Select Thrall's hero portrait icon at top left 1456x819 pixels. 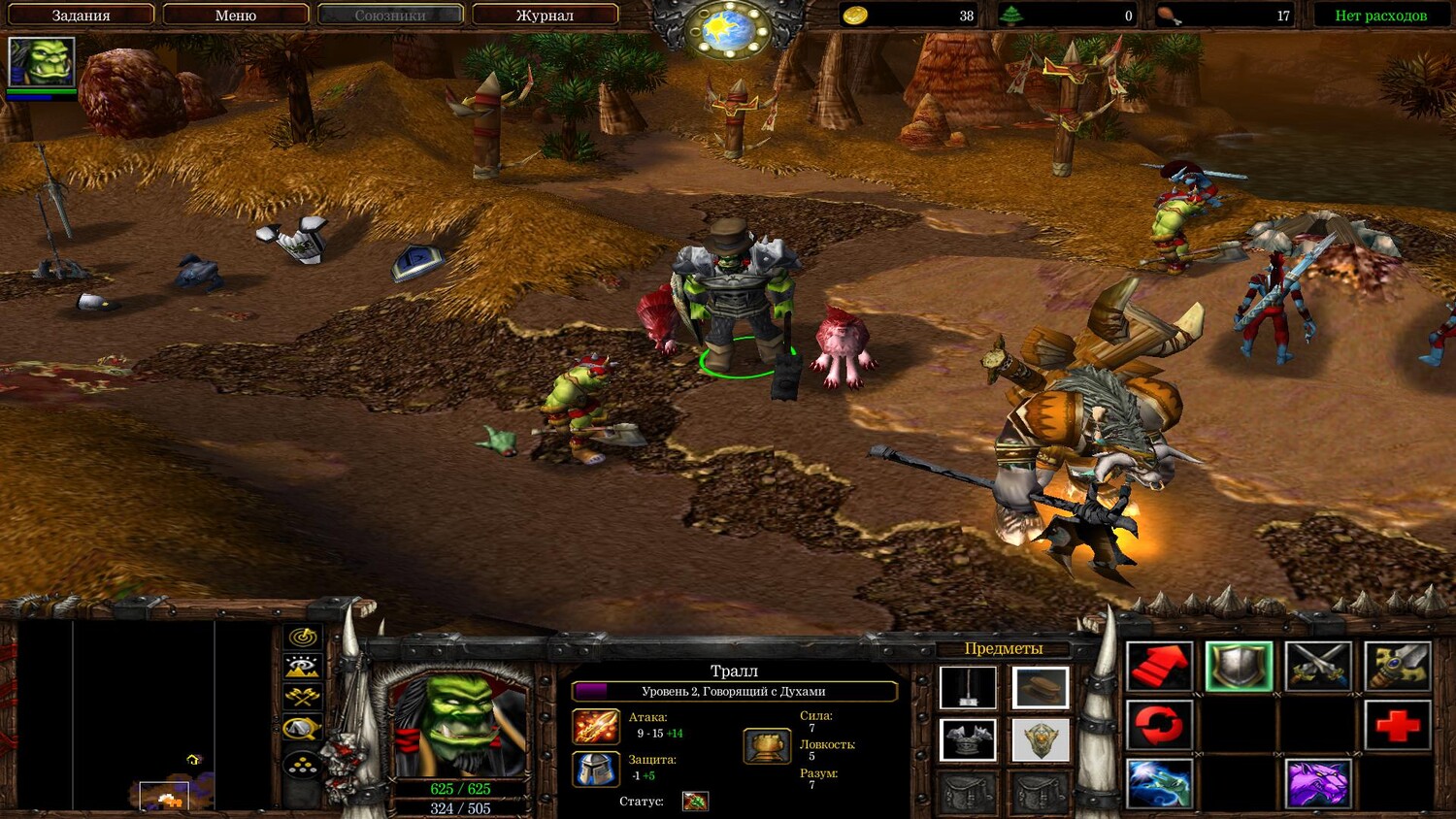[41, 63]
